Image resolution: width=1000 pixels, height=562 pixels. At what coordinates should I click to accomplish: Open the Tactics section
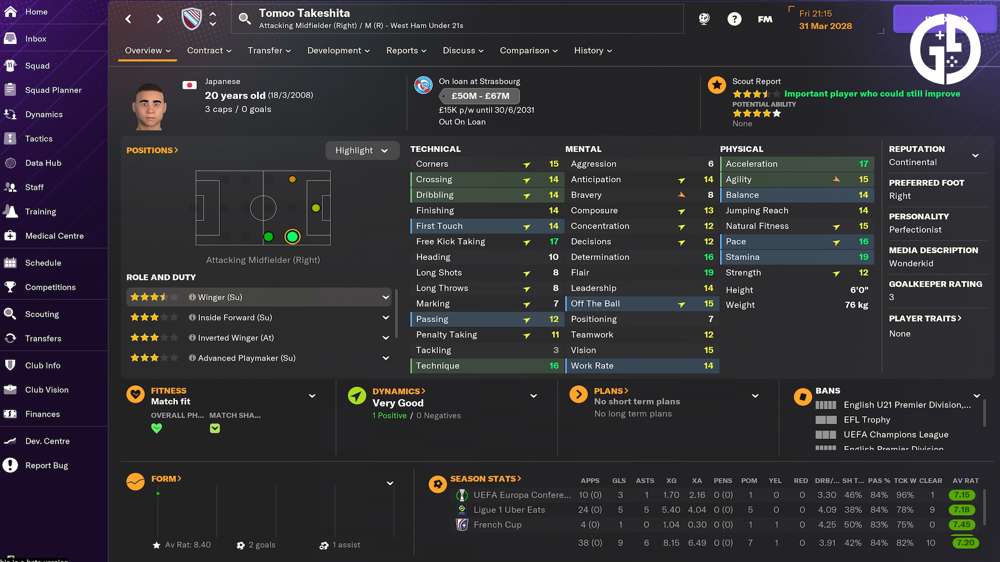point(39,139)
